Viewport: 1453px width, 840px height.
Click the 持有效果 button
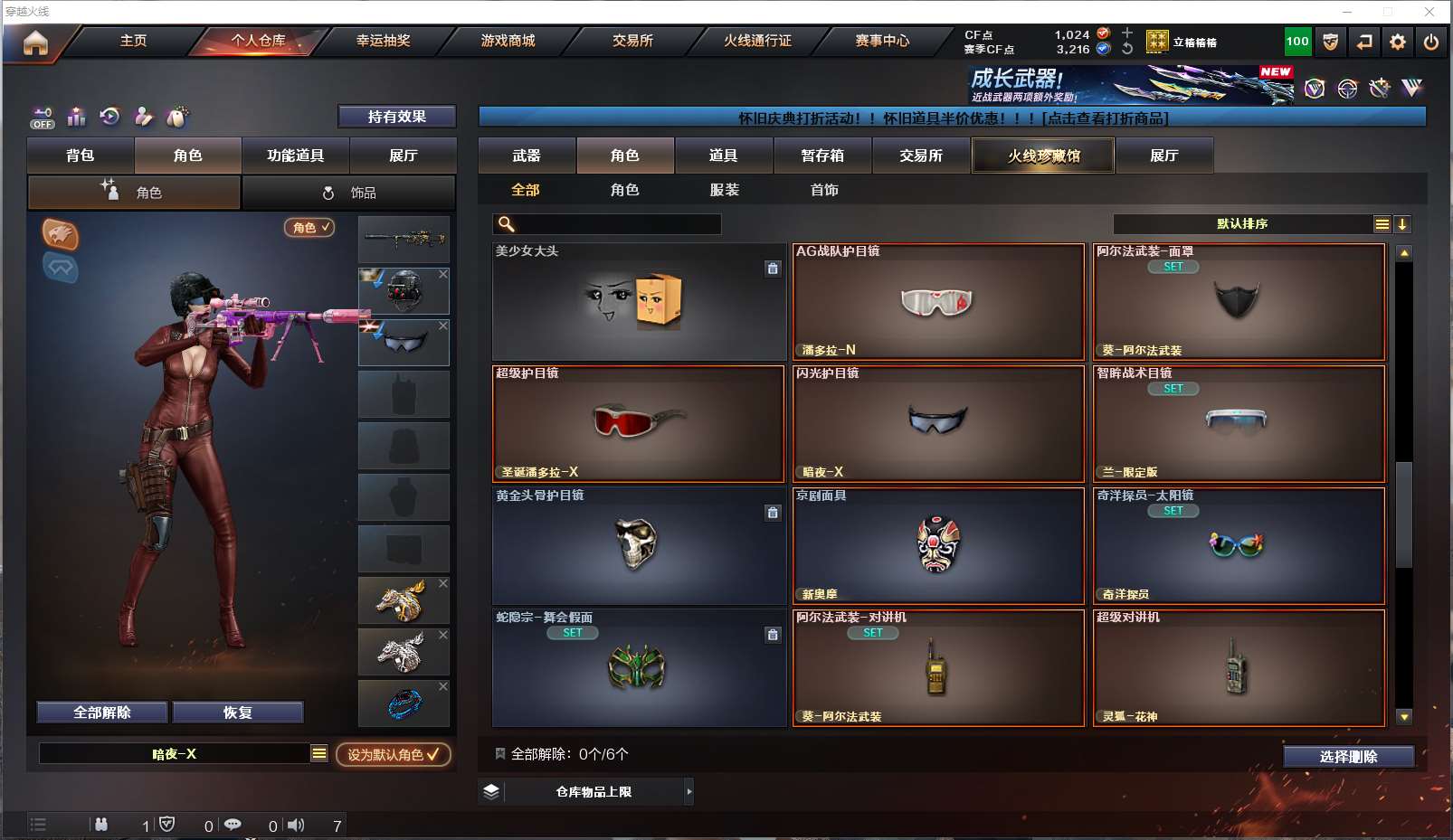point(396,117)
